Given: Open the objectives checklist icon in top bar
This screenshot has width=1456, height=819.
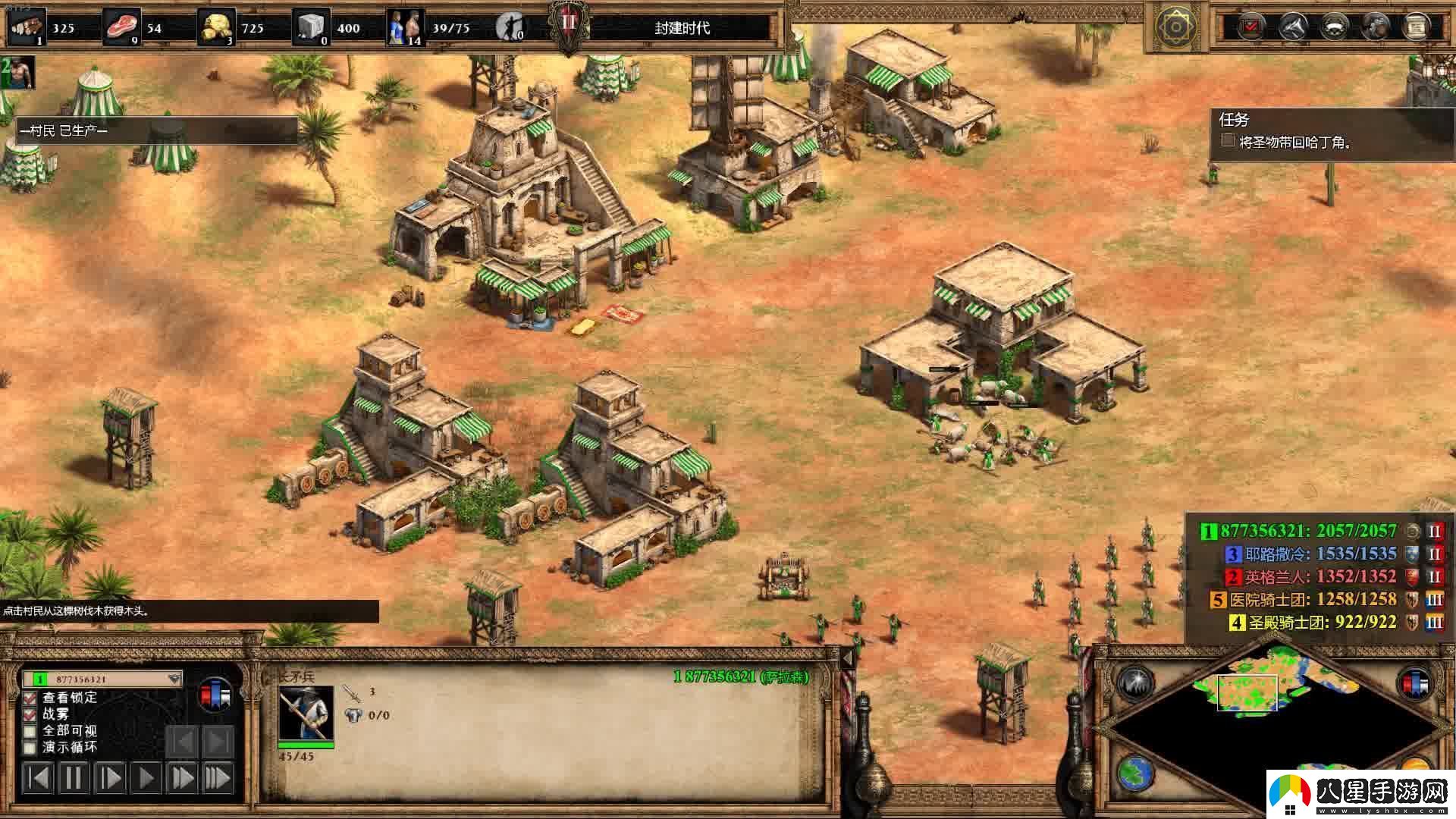Looking at the screenshot, I should (1250, 27).
